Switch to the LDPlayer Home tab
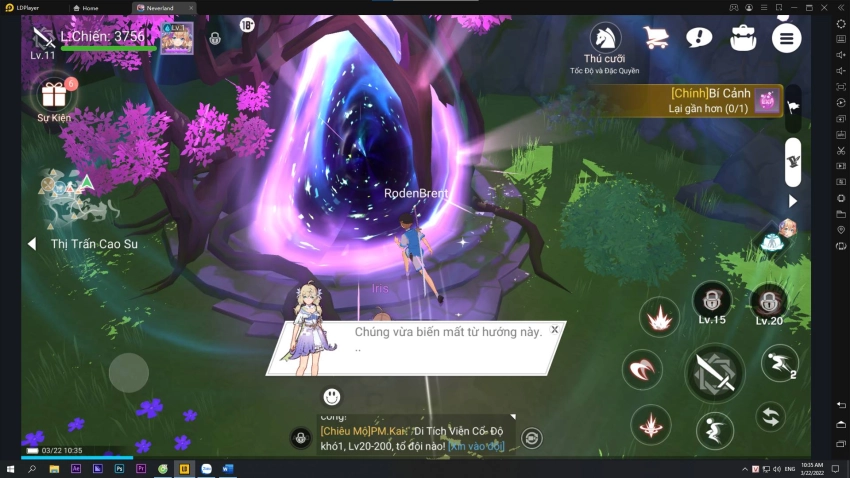850x478 pixels. click(97, 7)
